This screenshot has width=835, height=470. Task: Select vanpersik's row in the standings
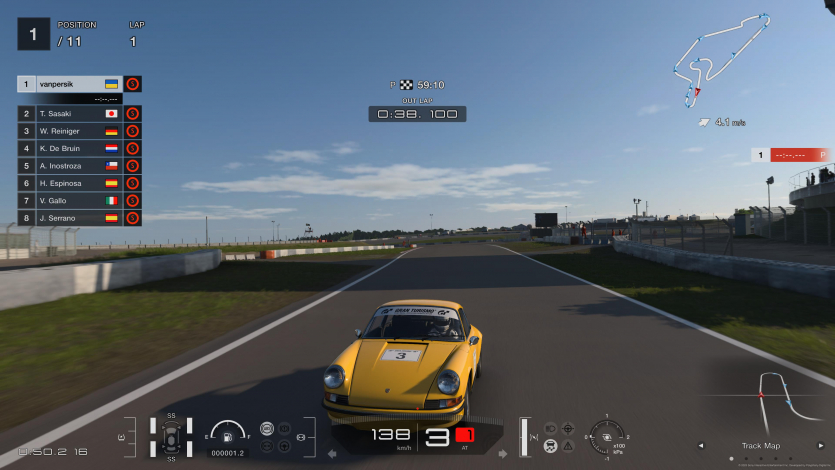coord(70,85)
